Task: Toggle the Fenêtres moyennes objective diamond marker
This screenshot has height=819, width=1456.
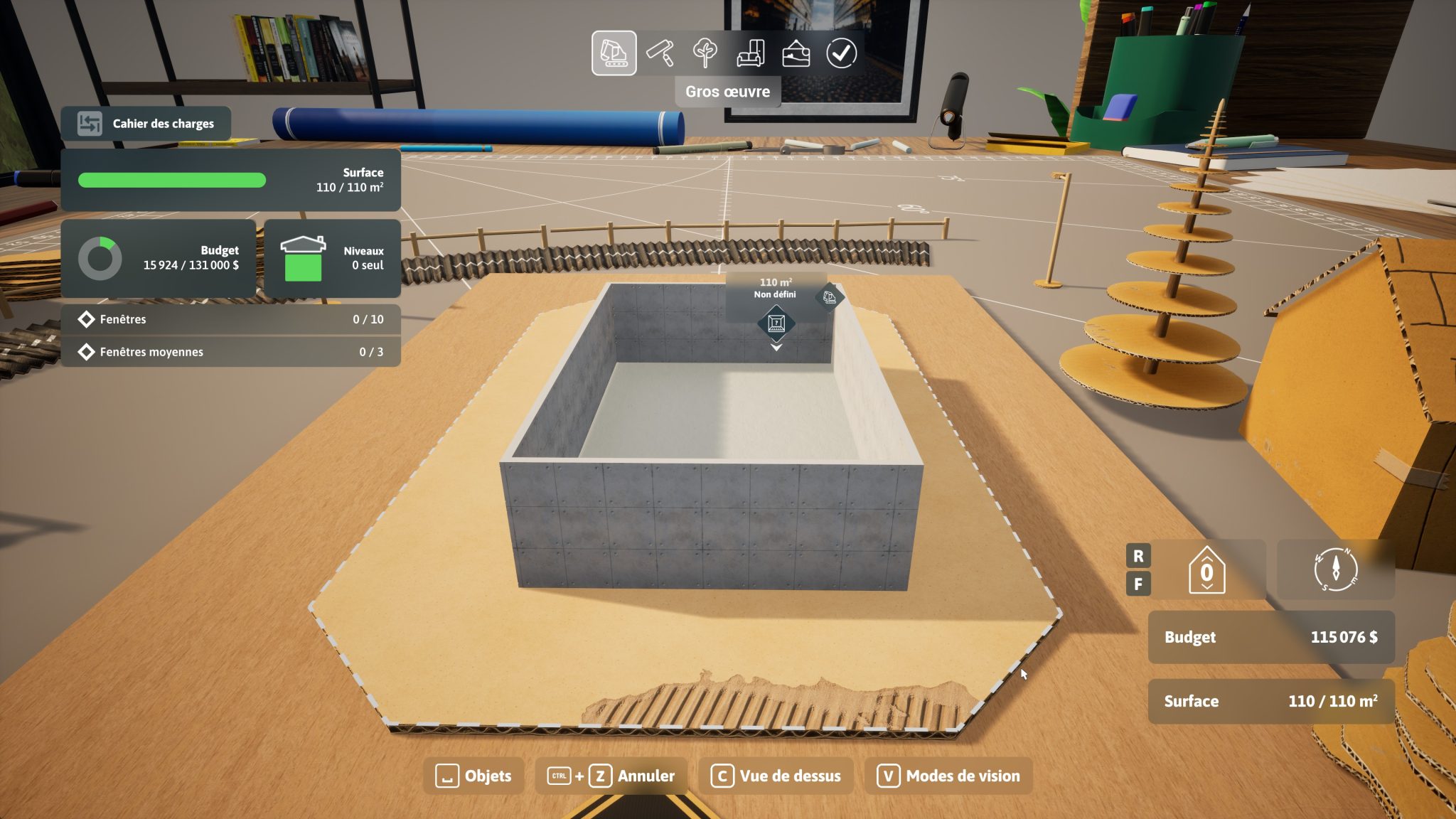Action: (x=87, y=351)
